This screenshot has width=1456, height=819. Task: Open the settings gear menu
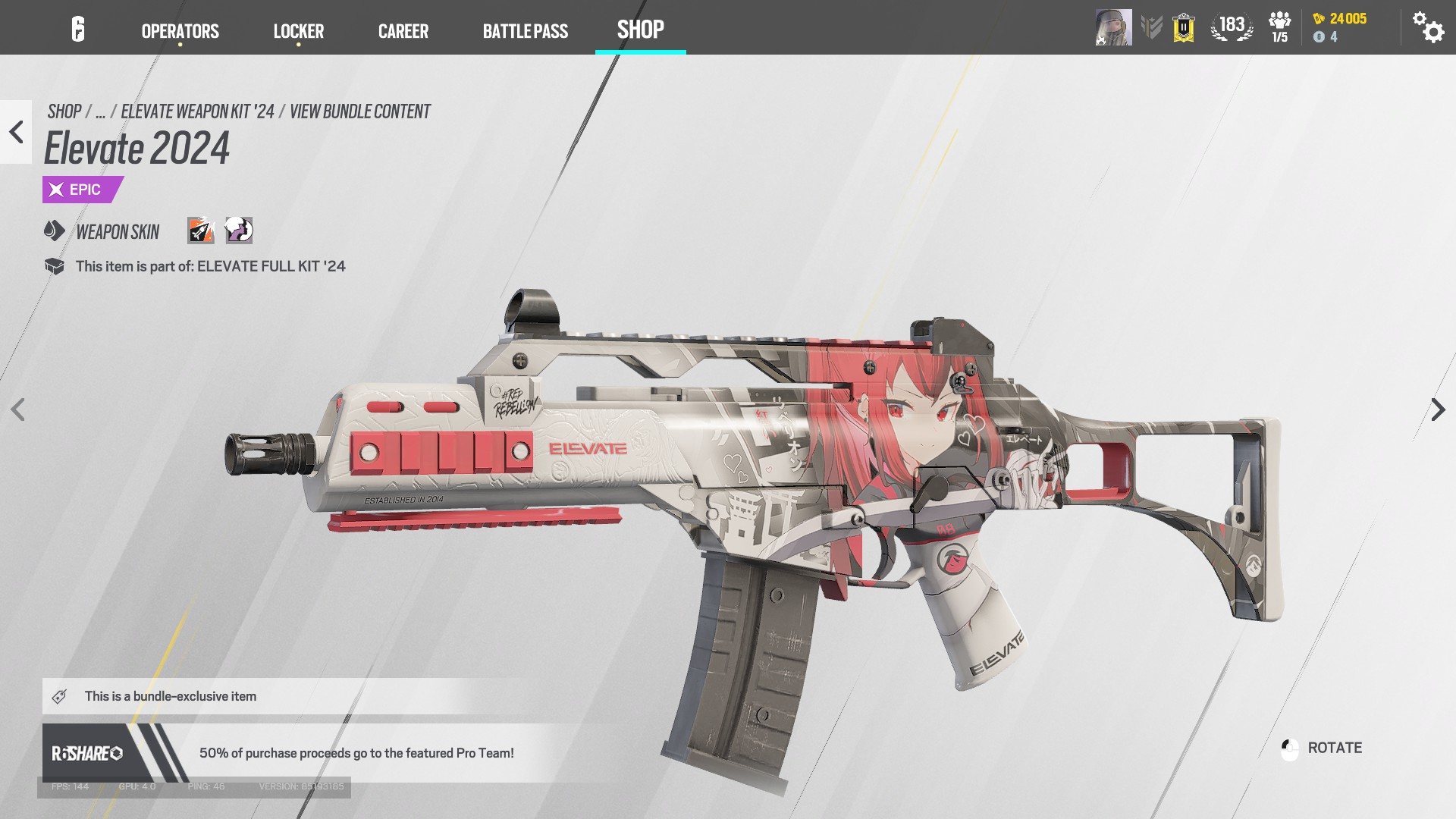pos(1427,28)
